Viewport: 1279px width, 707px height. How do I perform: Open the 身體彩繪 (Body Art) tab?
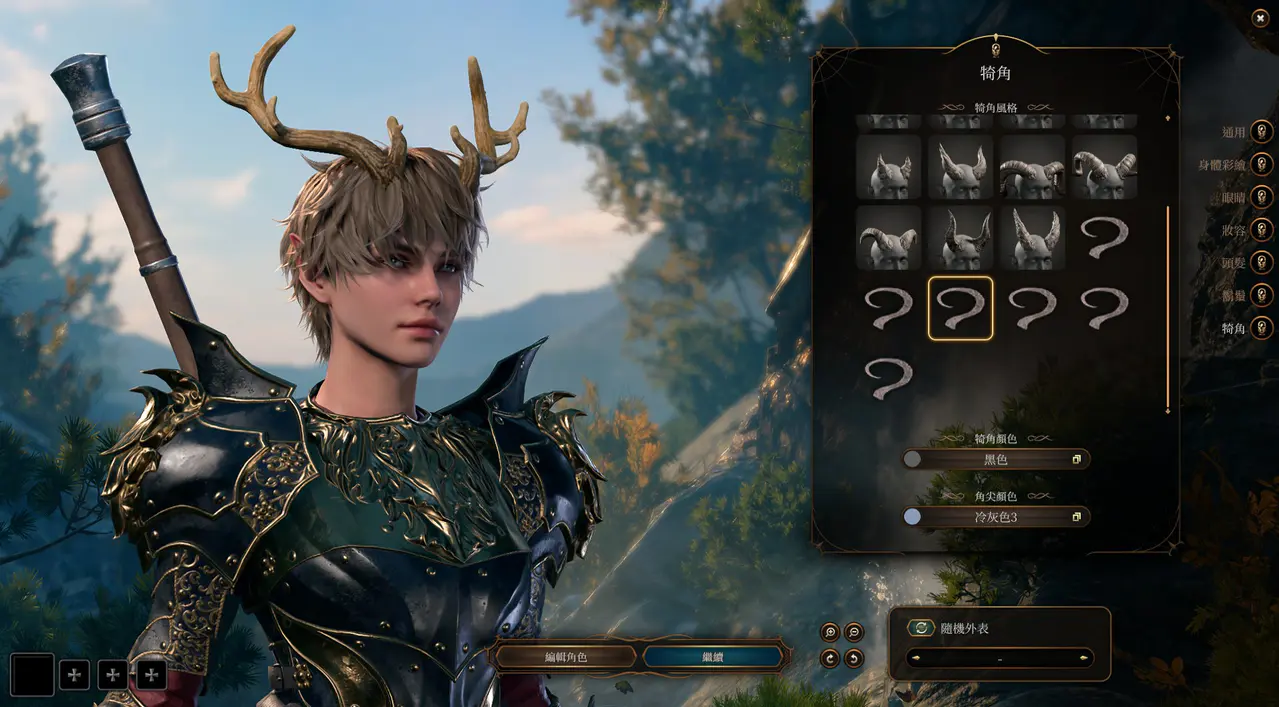pos(1261,164)
